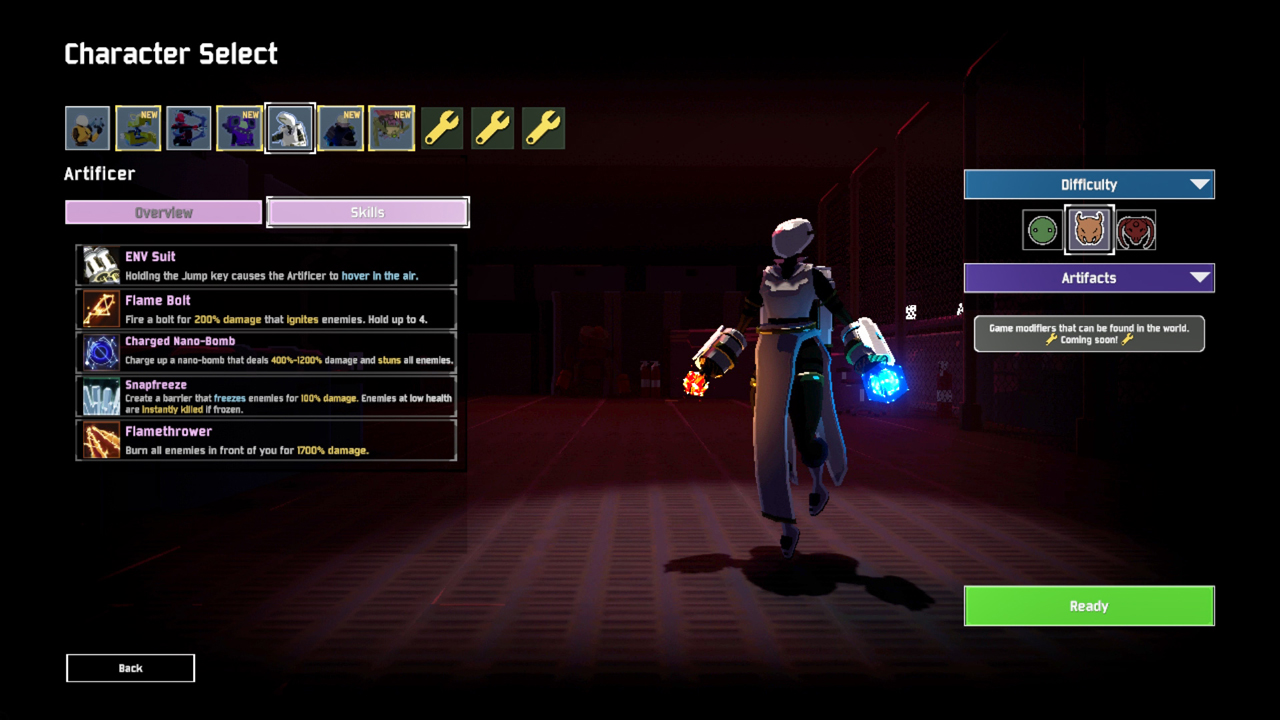Image resolution: width=1280 pixels, height=720 pixels.
Task: Collapse the Difficulty dropdown
Action: (x=1089, y=184)
